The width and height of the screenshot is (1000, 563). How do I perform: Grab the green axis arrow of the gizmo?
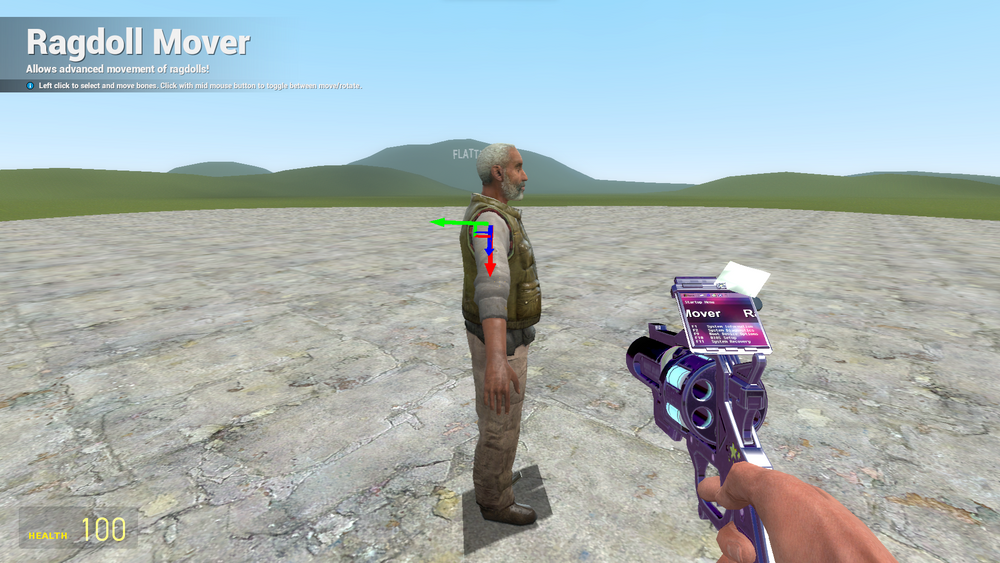tap(445, 223)
